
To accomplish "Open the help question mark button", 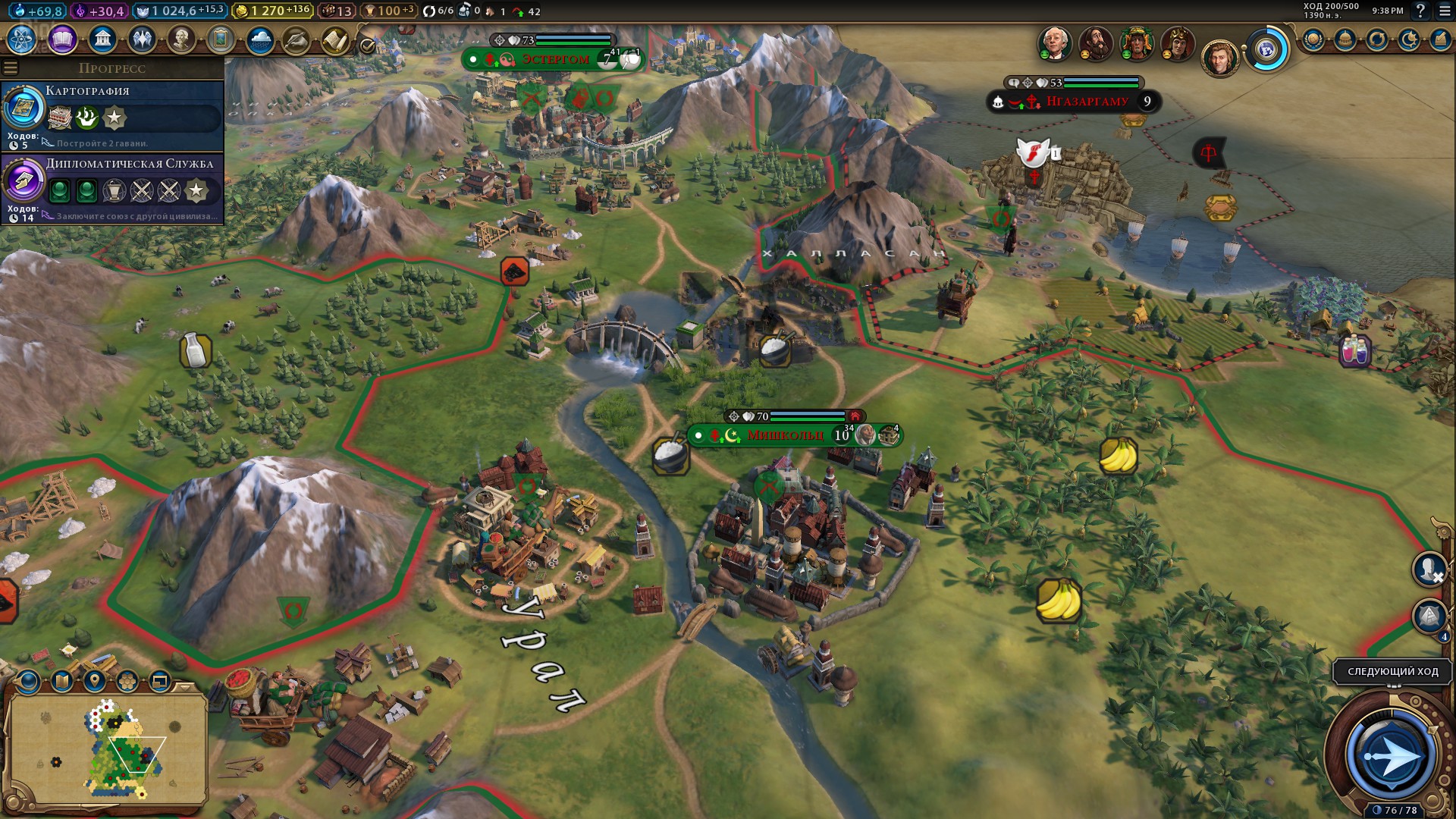I will coord(1420,11).
